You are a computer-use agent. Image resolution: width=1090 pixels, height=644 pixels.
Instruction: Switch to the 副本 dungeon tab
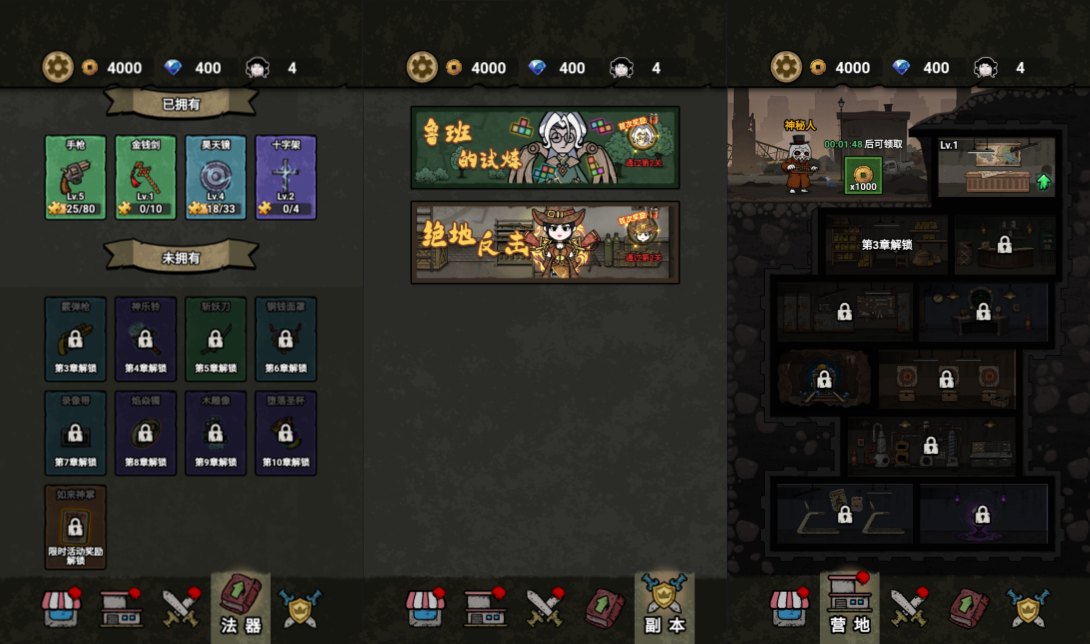point(664,607)
